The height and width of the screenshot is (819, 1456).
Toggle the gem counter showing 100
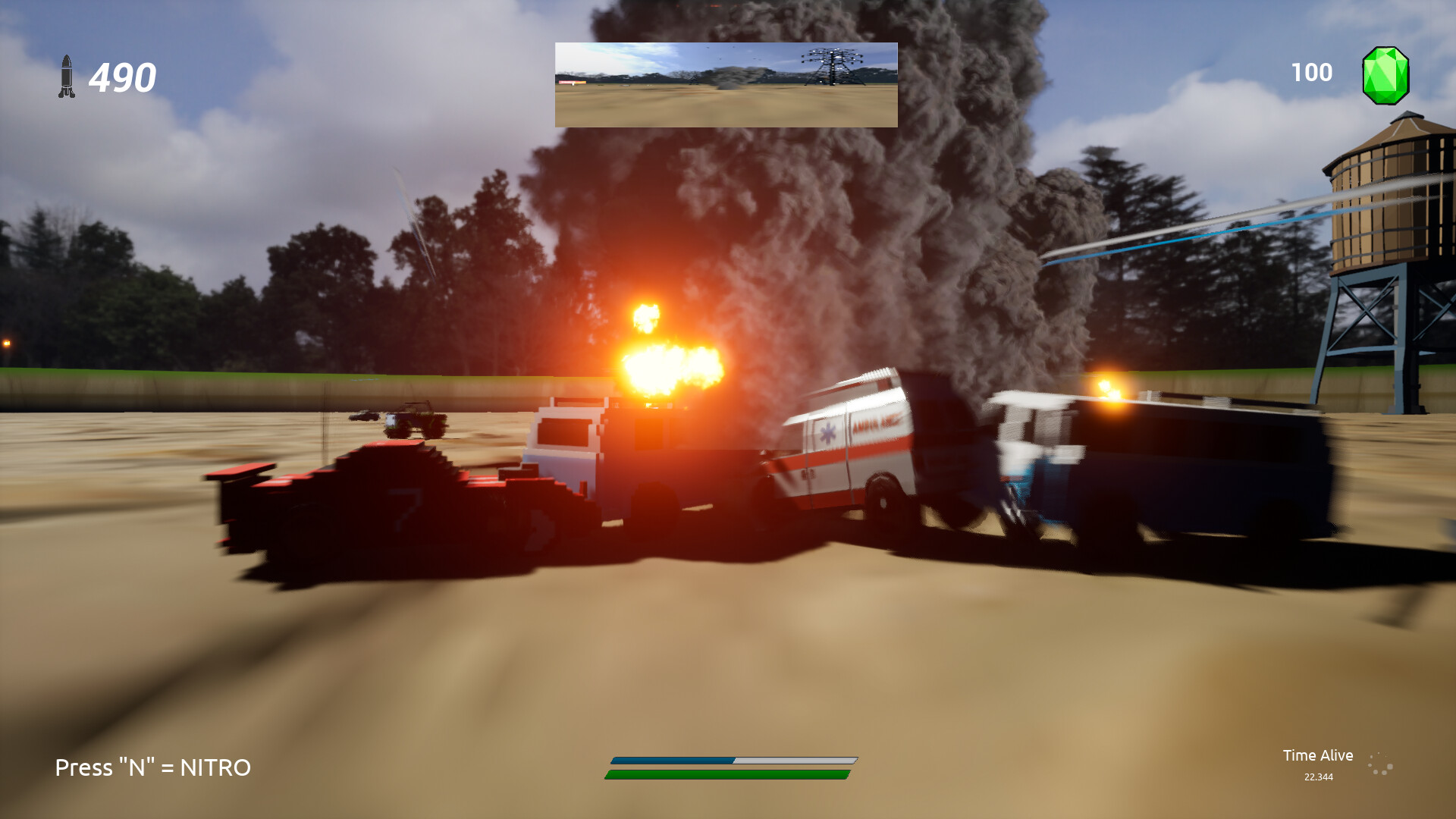tap(1311, 73)
